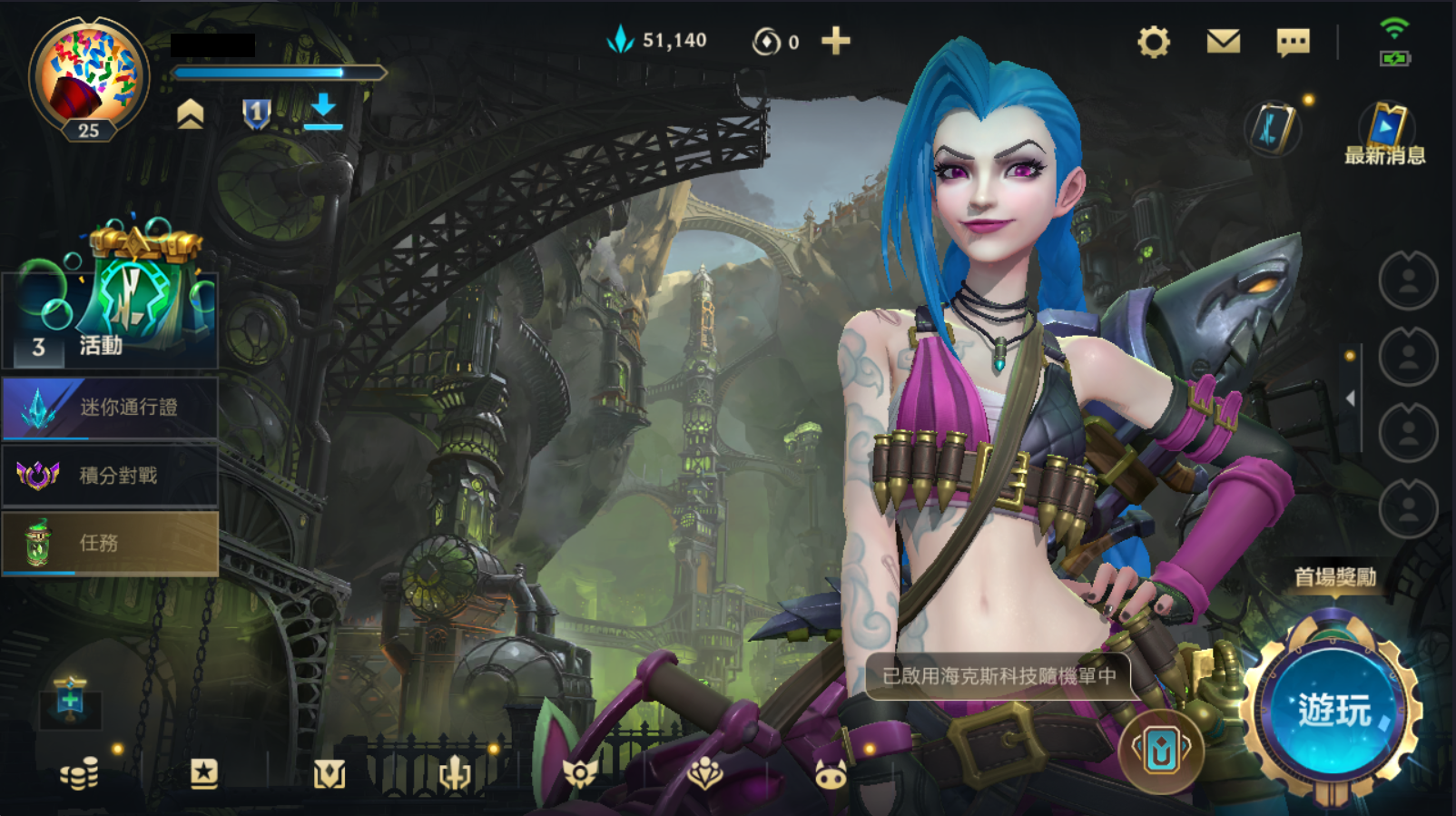Screen dimensions: 1456x816
Task: Collapse the friends side panel arrow
Action: coord(1351,398)
